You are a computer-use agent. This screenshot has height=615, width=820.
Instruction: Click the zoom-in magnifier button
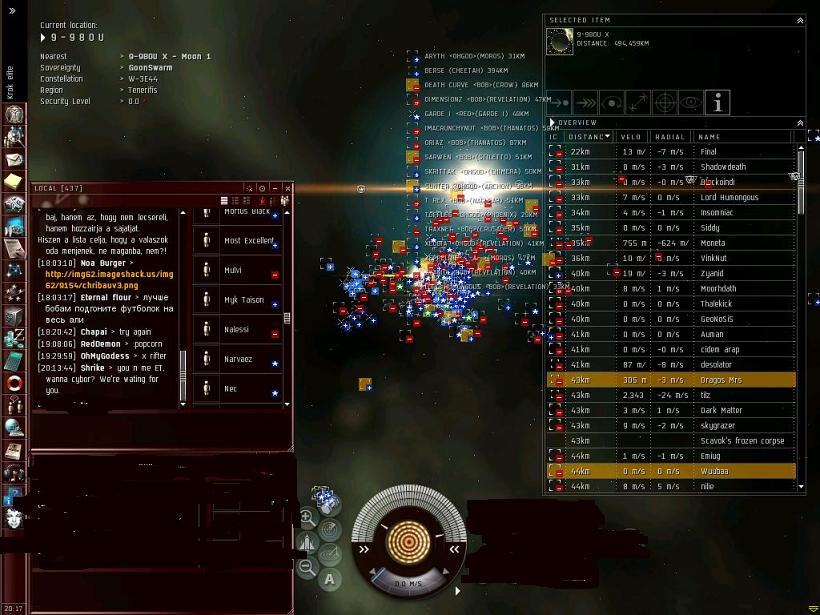pos(307,518)
